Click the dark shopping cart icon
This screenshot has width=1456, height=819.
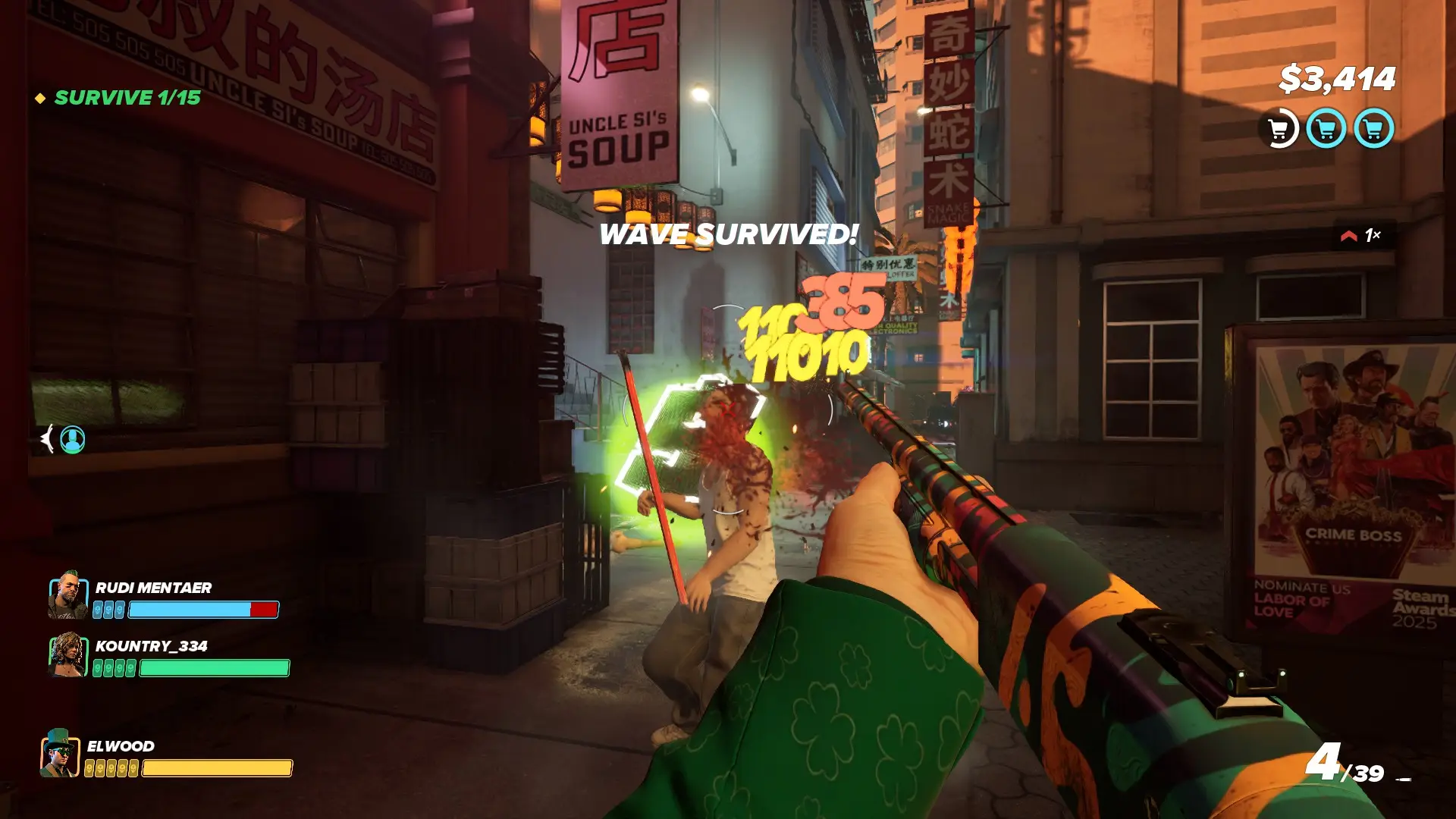pyautogui.click(x=1279, y=130)
